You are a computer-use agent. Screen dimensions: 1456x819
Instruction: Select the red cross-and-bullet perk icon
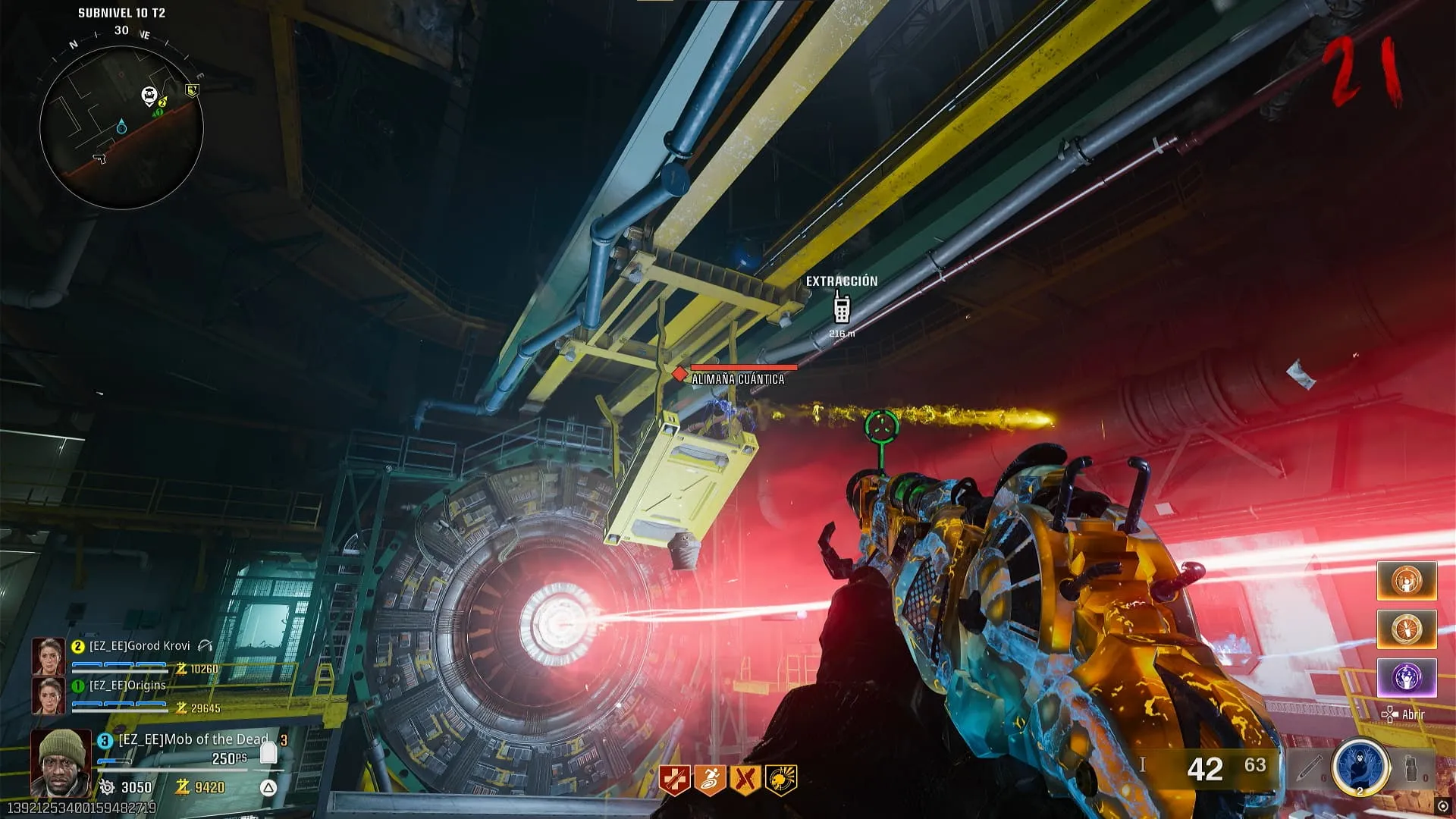pos(674,780)
